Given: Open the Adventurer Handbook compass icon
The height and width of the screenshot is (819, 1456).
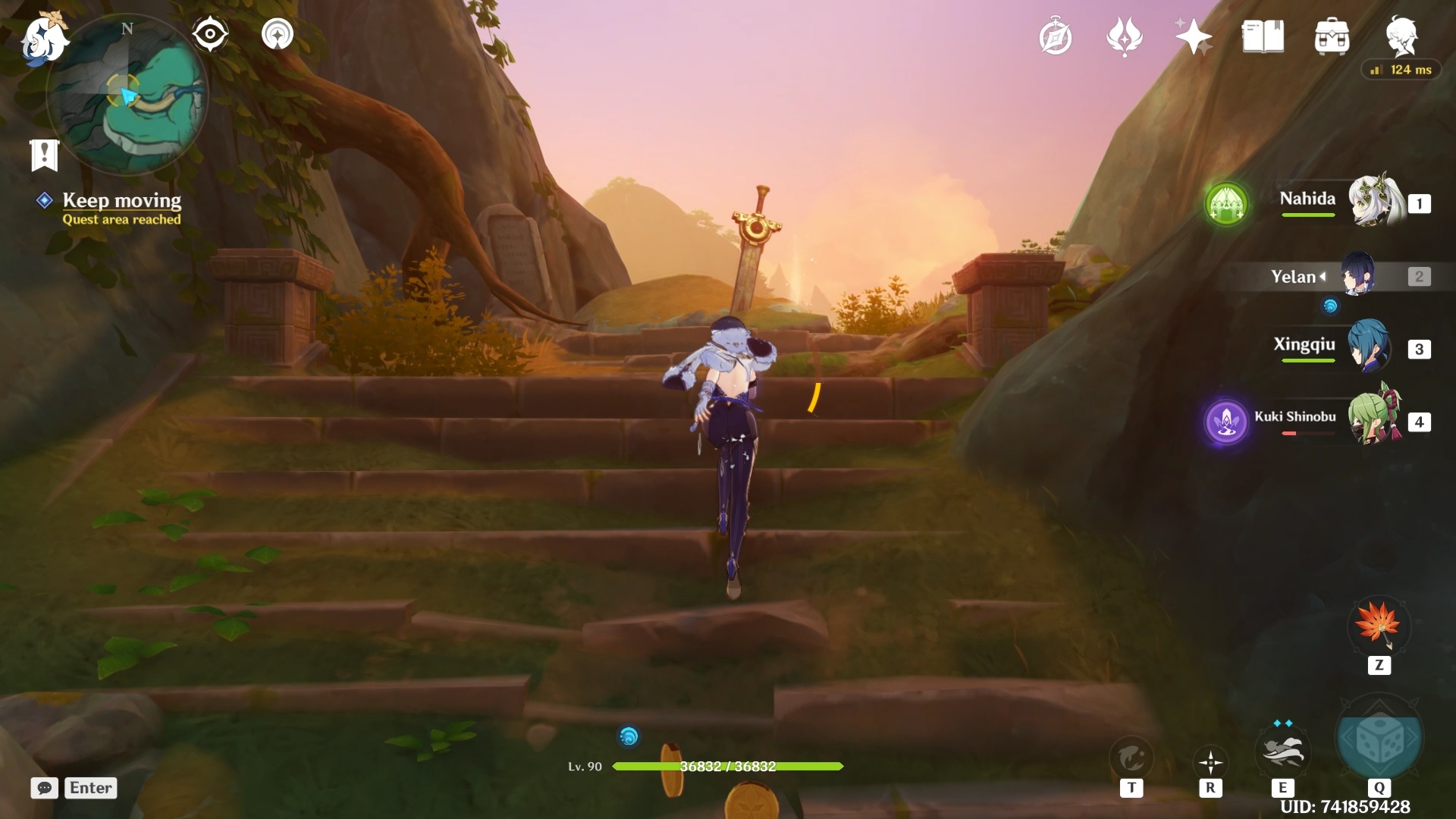Looking at the screenshot, I should click(x=1056, y=36).
